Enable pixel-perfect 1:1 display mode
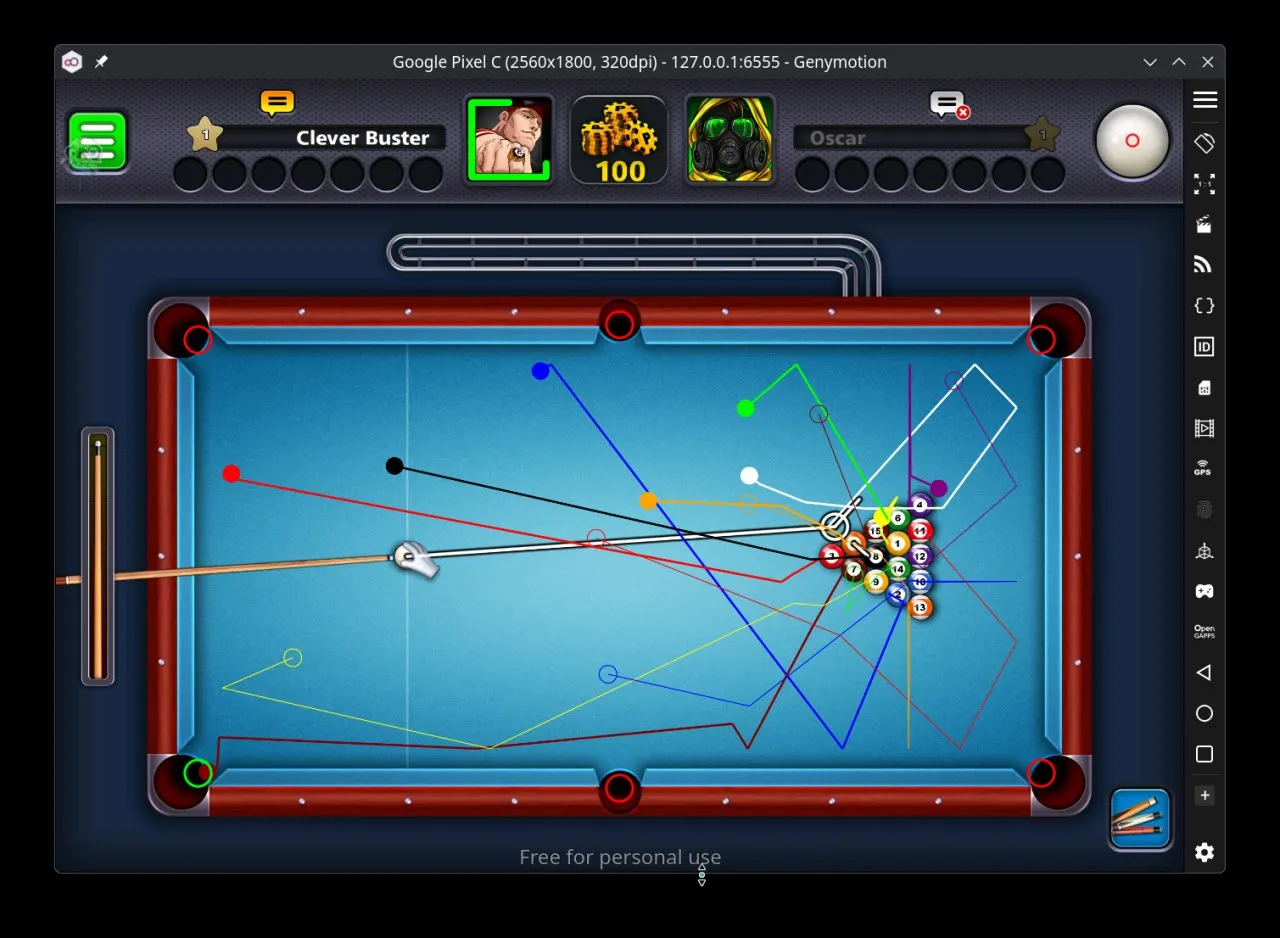The image size is (1280, 938). click(x=1204, y=183)
